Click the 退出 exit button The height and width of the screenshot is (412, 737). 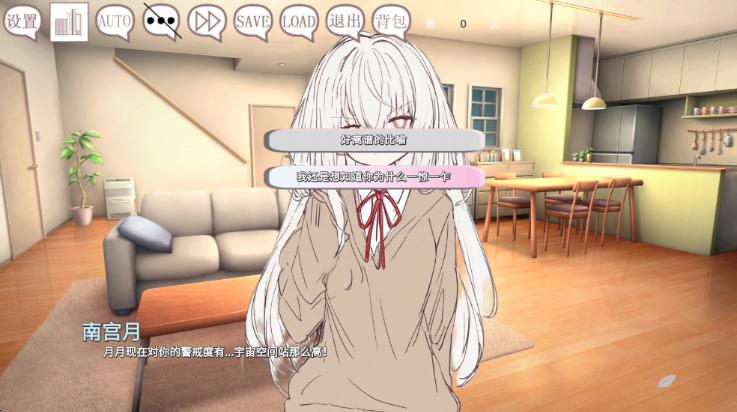(346, 19)
